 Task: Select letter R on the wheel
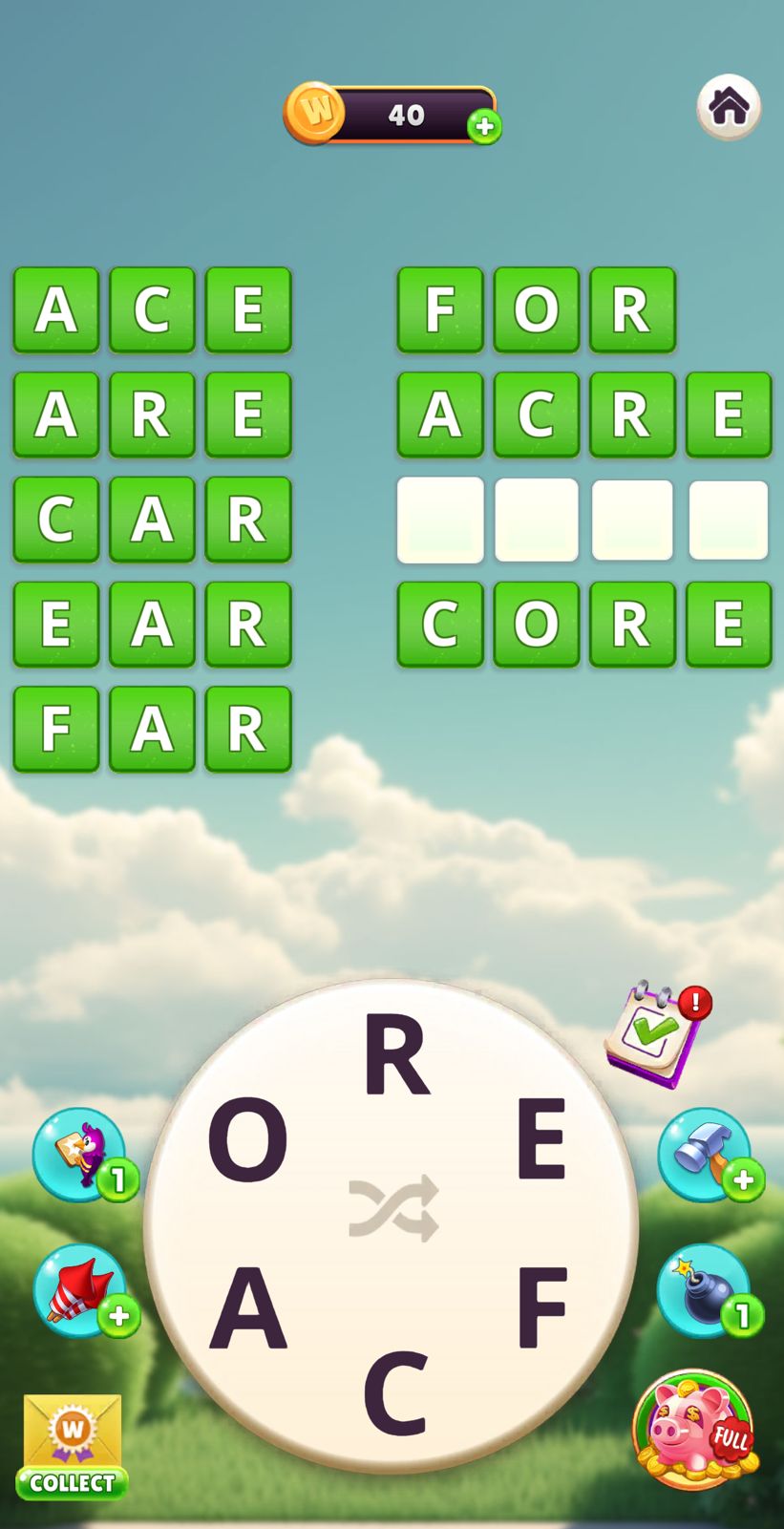click(395, 1055)
